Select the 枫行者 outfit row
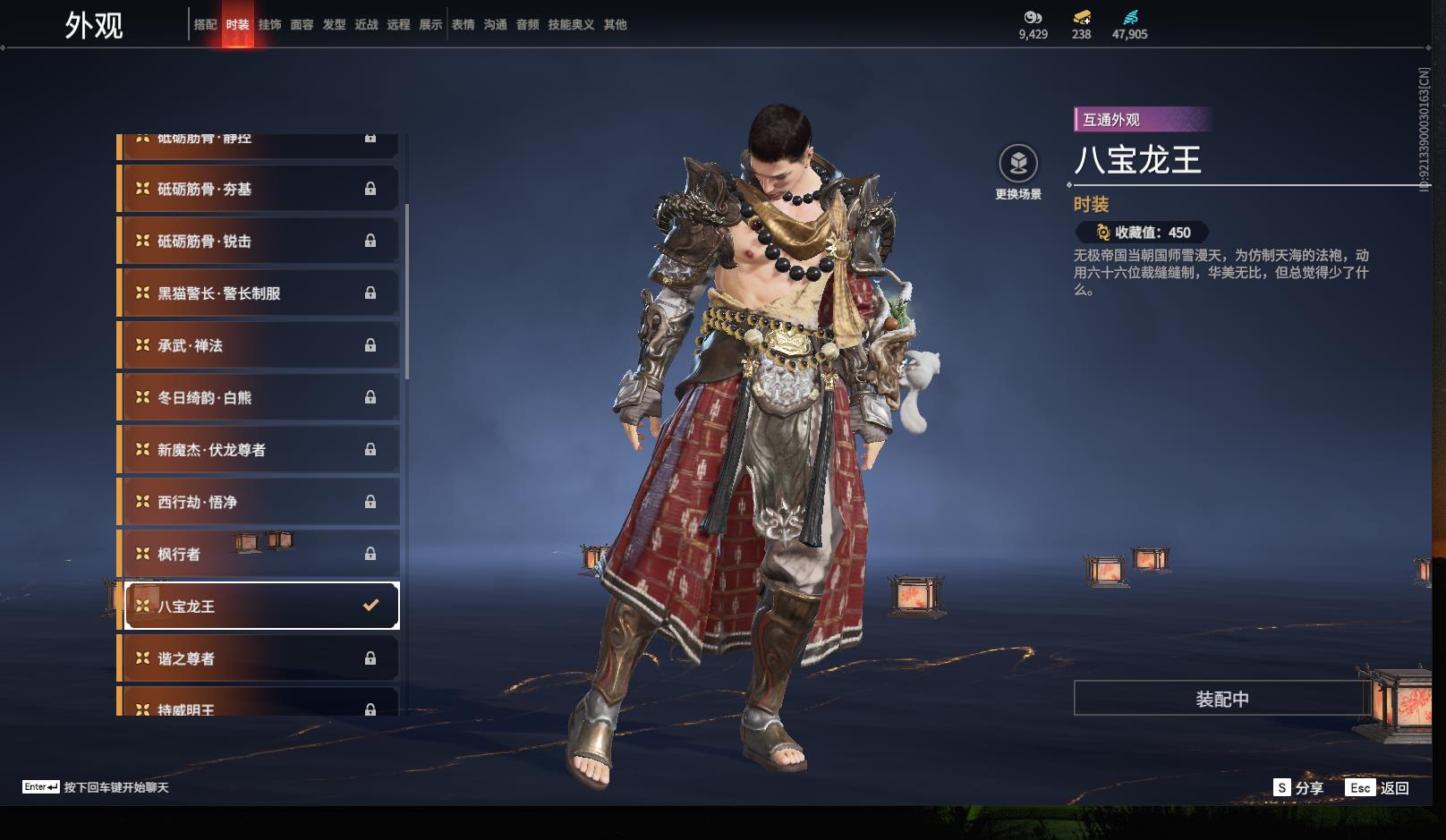 (x=259, y=554)
